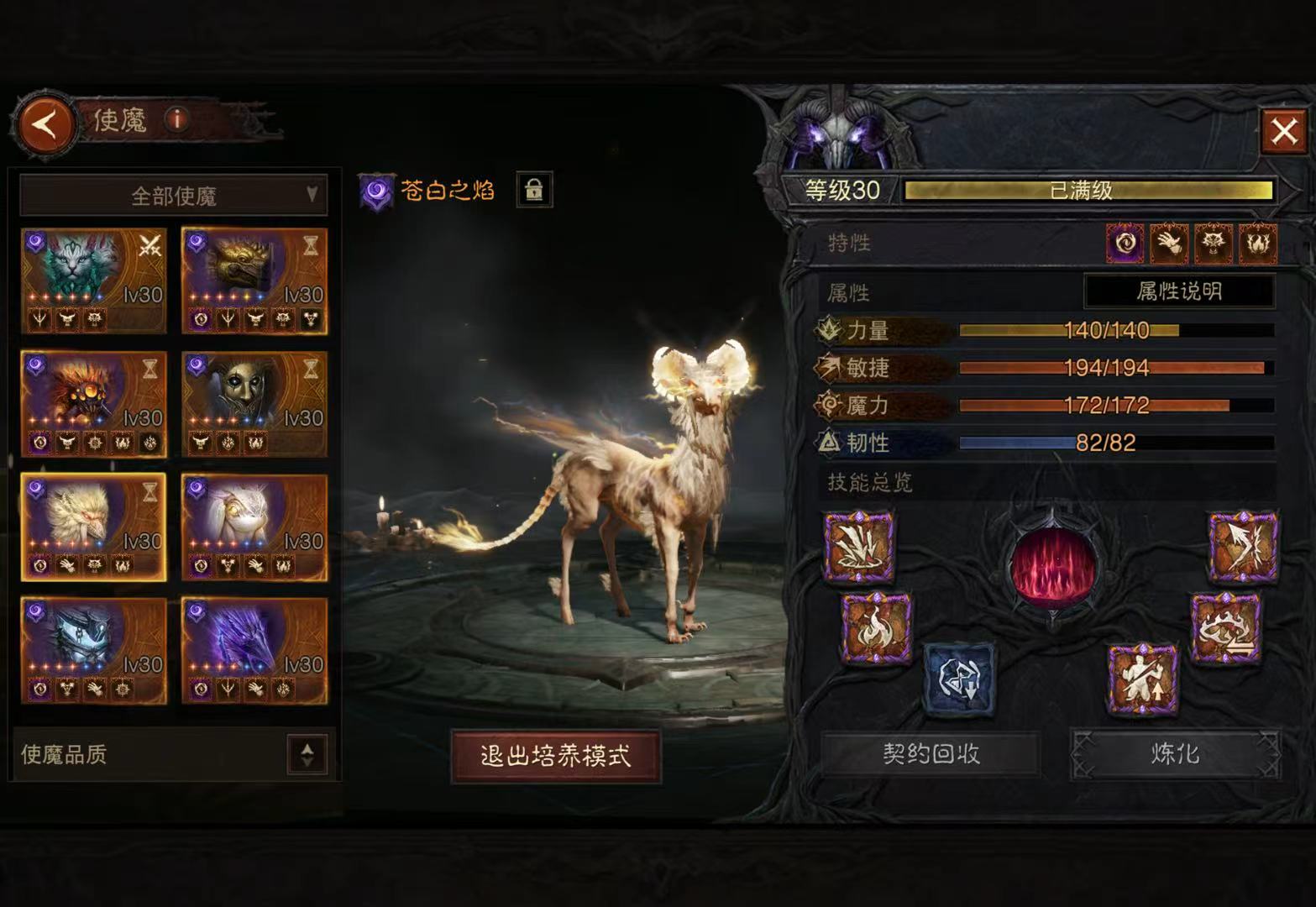The image size is (1316, 907).
Task: Select the white owl familiar tile
Action: pyautogui.click(x=254, y=528)
